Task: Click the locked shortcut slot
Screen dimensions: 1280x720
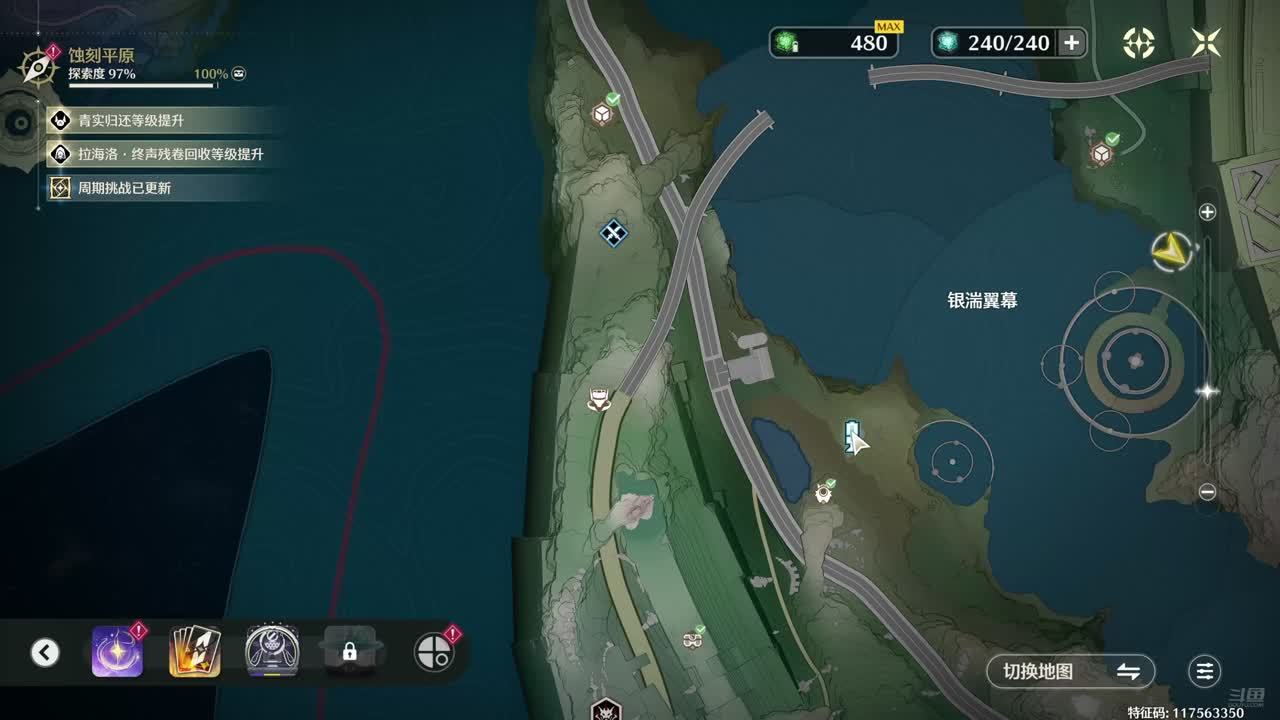Action: 349,652
